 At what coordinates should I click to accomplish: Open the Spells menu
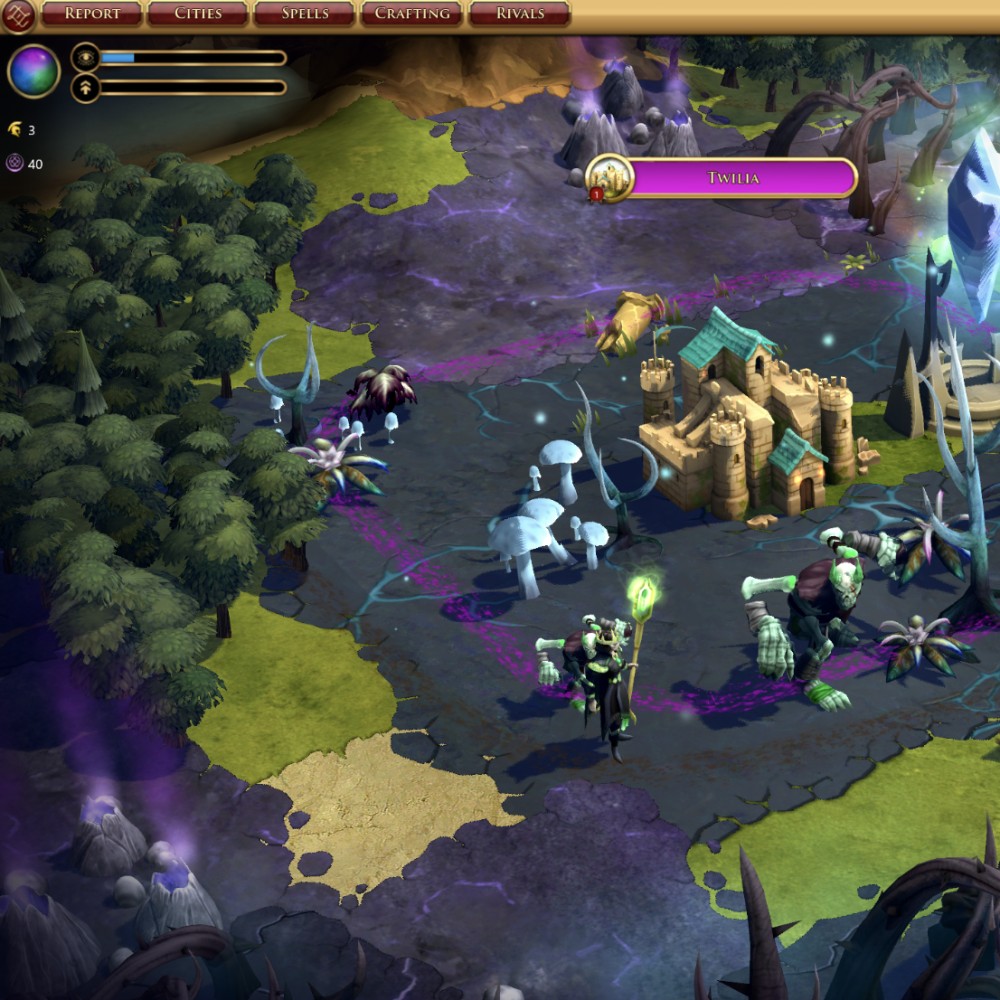coord(304,14)
